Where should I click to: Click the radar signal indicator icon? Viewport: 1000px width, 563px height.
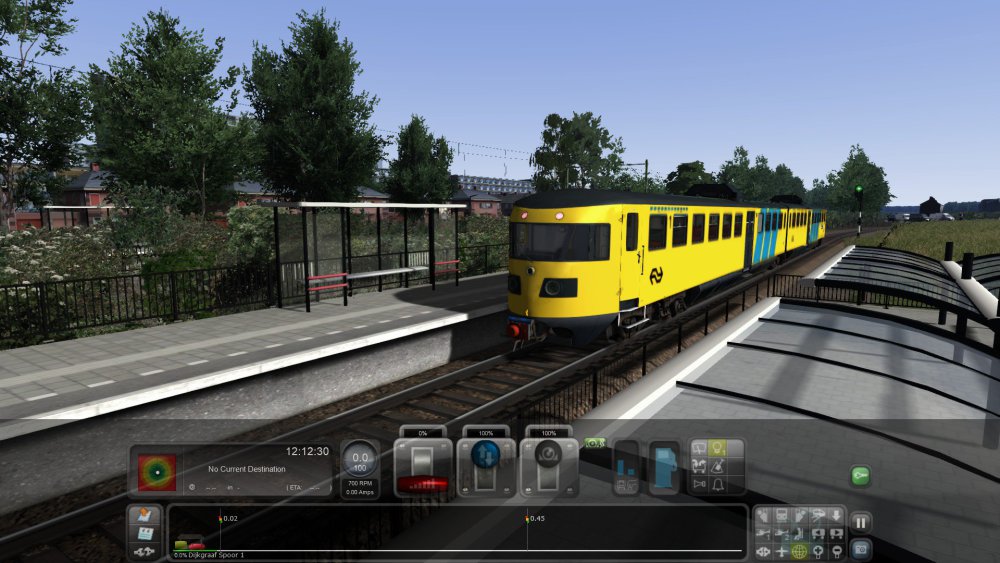click(x=157, y=472)
